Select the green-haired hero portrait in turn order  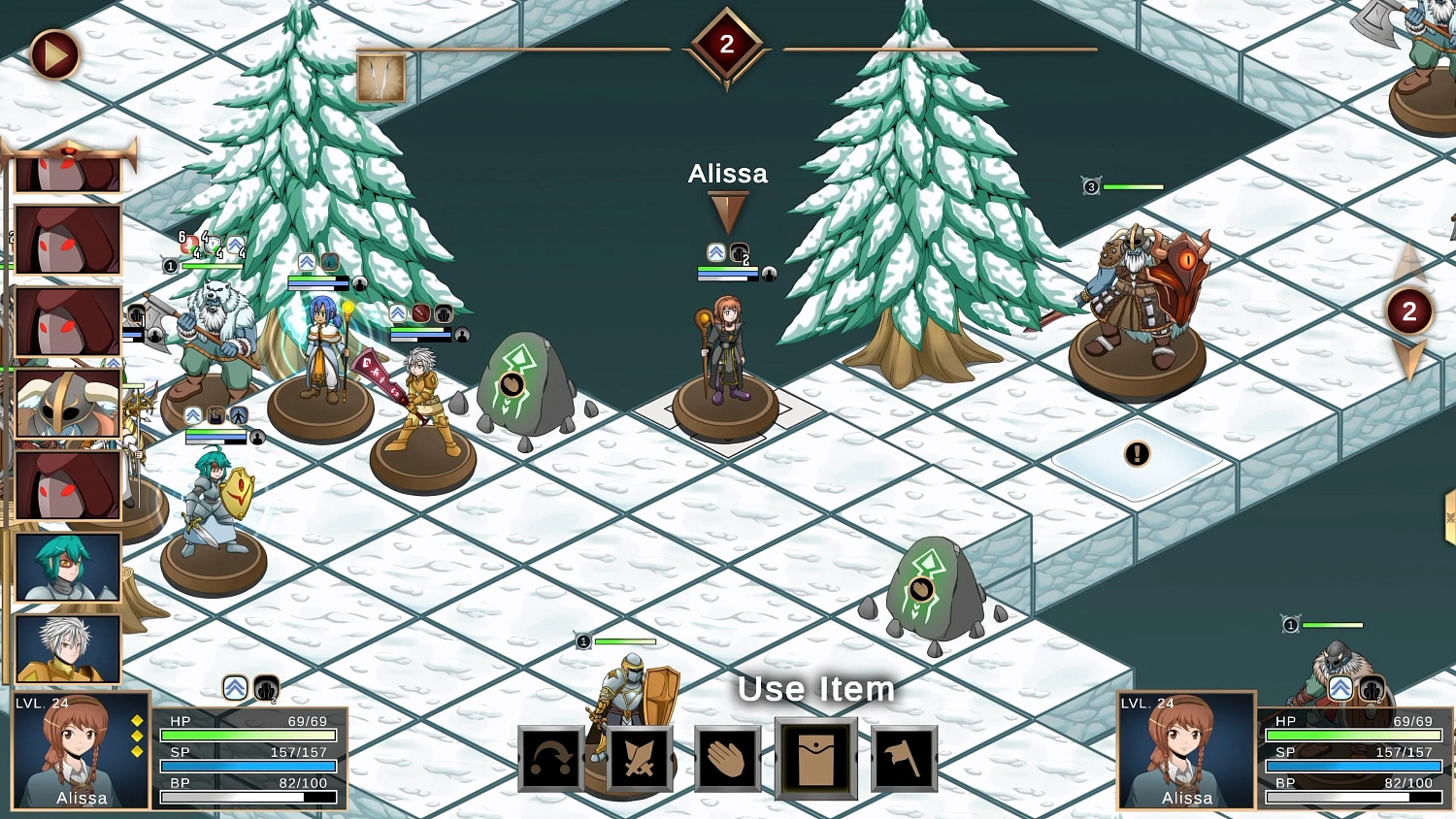click(x=66, y=568)
